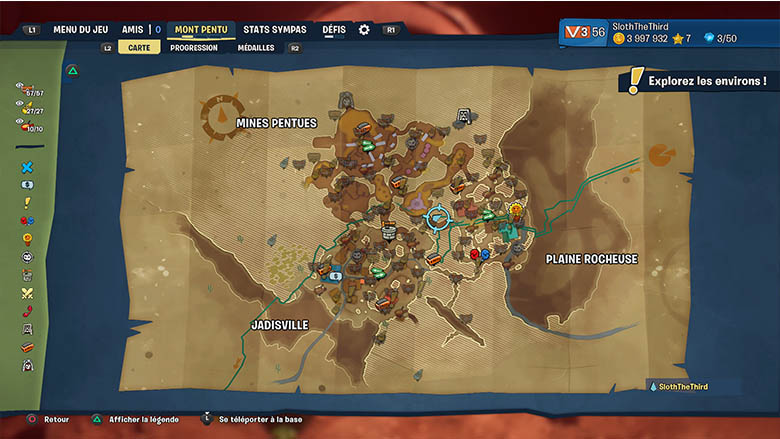The height and width of the screenshot is (439, 780).
Task: Go to the Défis tab
Action: click(x=334, y=30)
